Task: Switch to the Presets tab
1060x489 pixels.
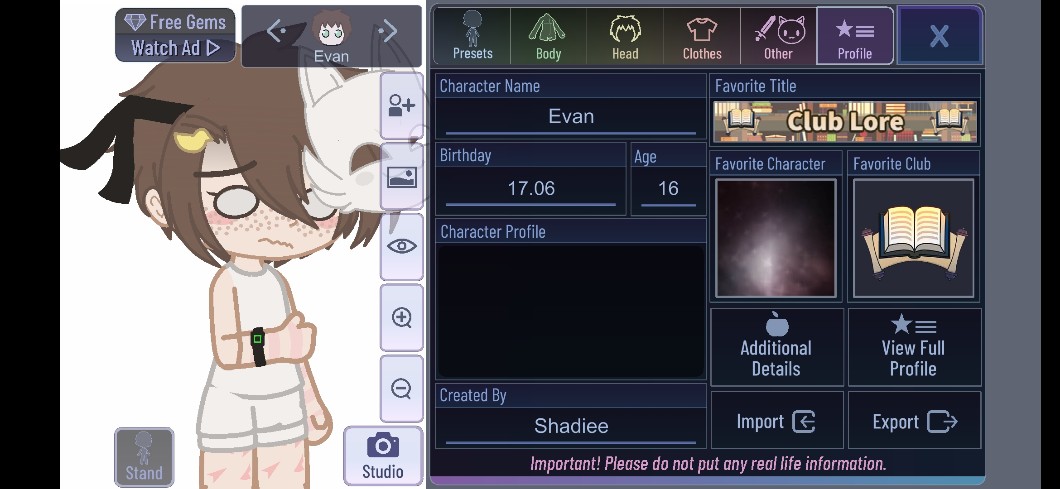Action: click(x=472, y=37)
